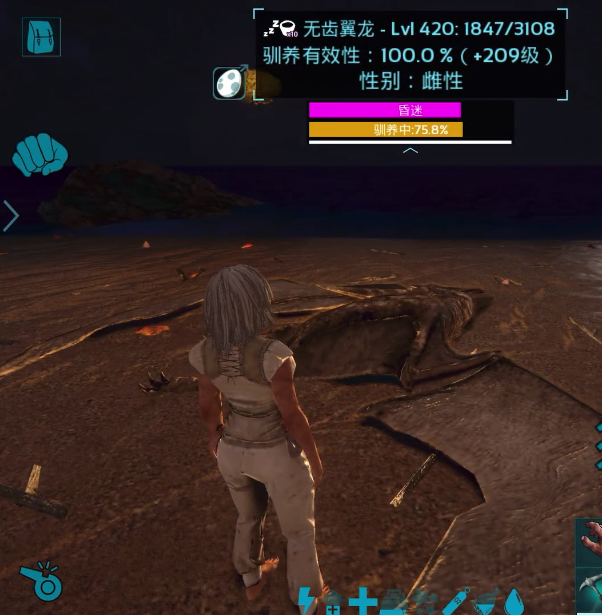Open the whistle commands
602x615 pixels.
[43, 580]
